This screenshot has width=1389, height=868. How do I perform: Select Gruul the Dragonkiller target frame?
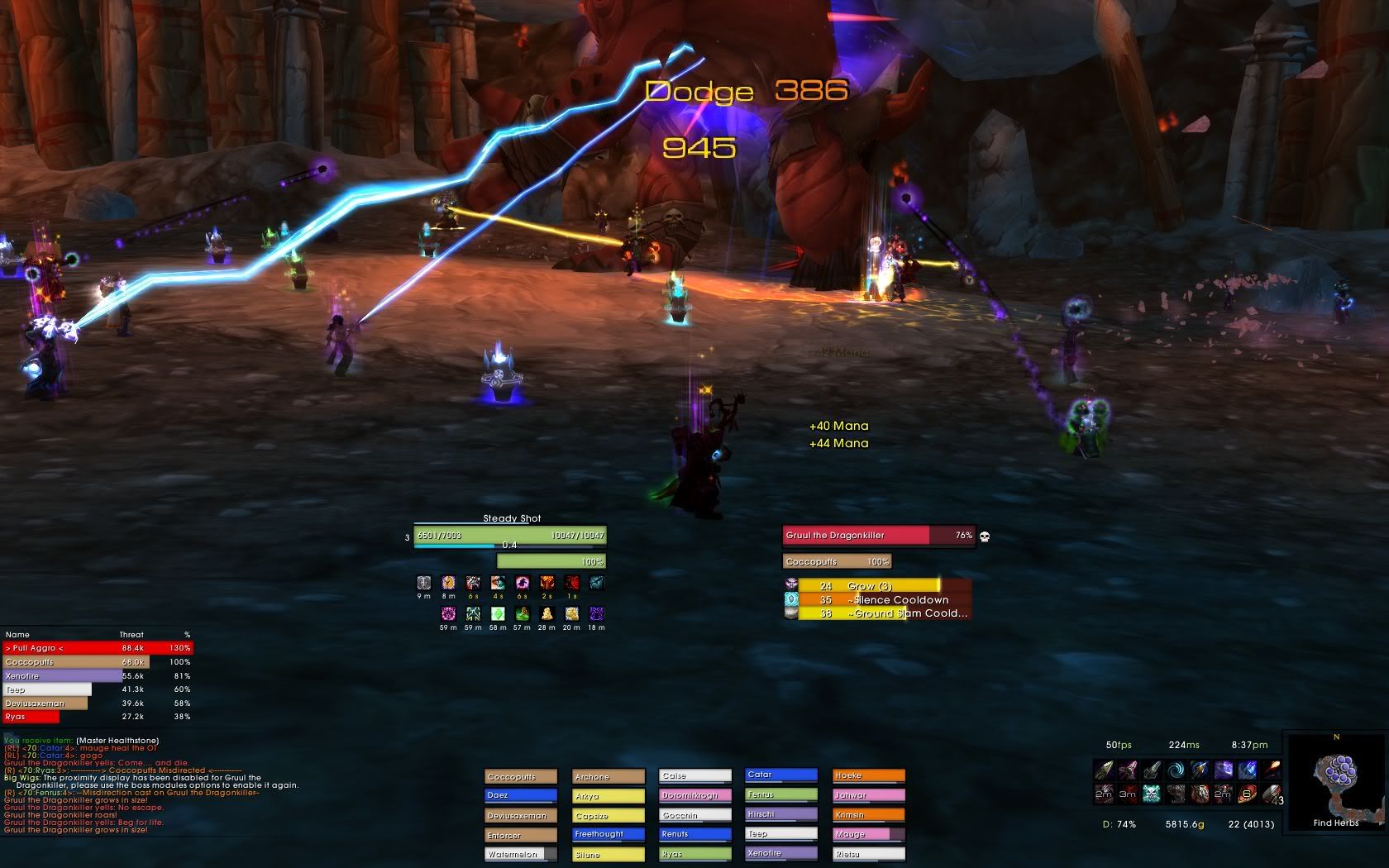click(x=878, y=536)
